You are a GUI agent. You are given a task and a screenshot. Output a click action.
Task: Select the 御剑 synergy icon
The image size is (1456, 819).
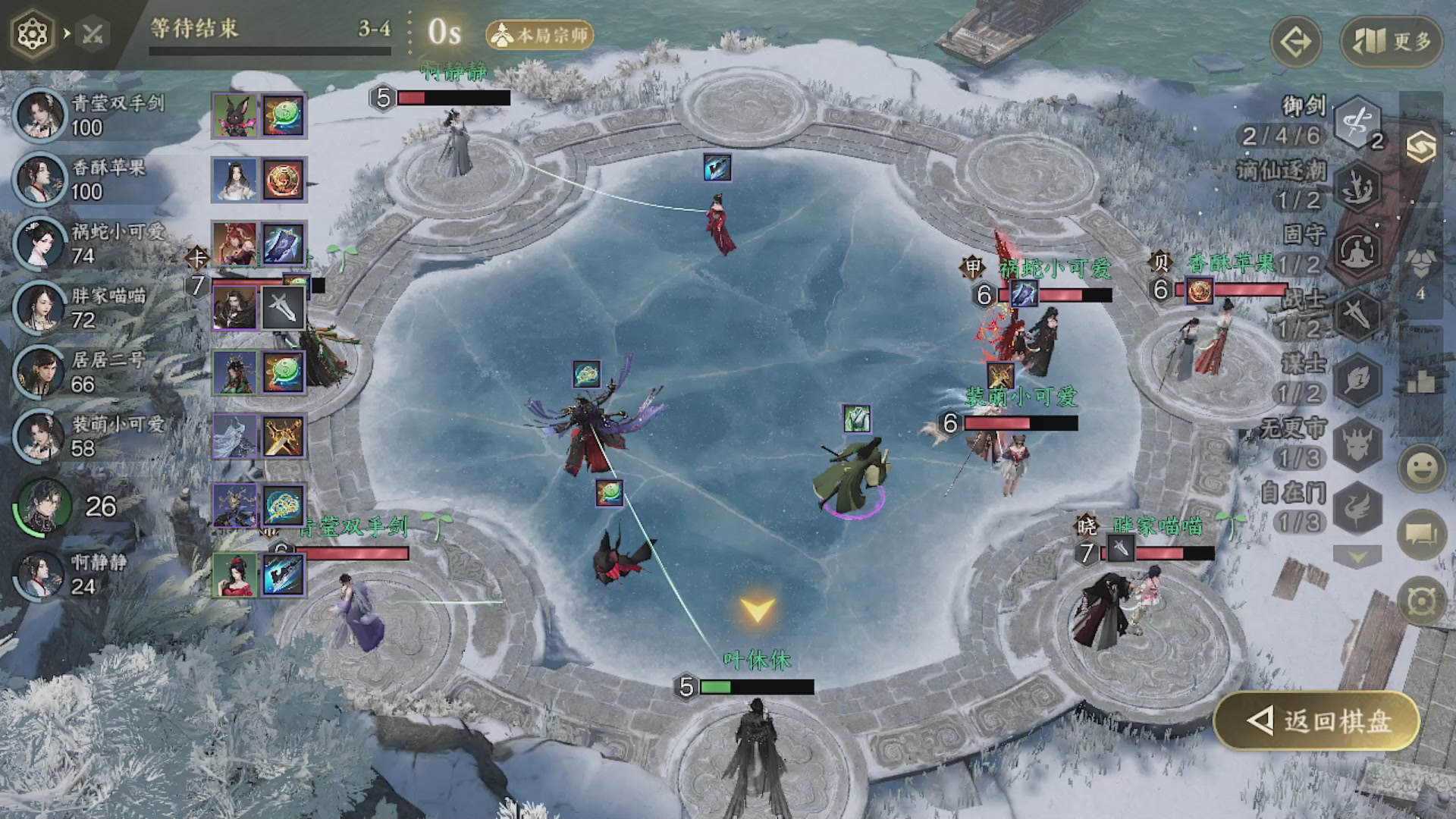[1357, 122]
